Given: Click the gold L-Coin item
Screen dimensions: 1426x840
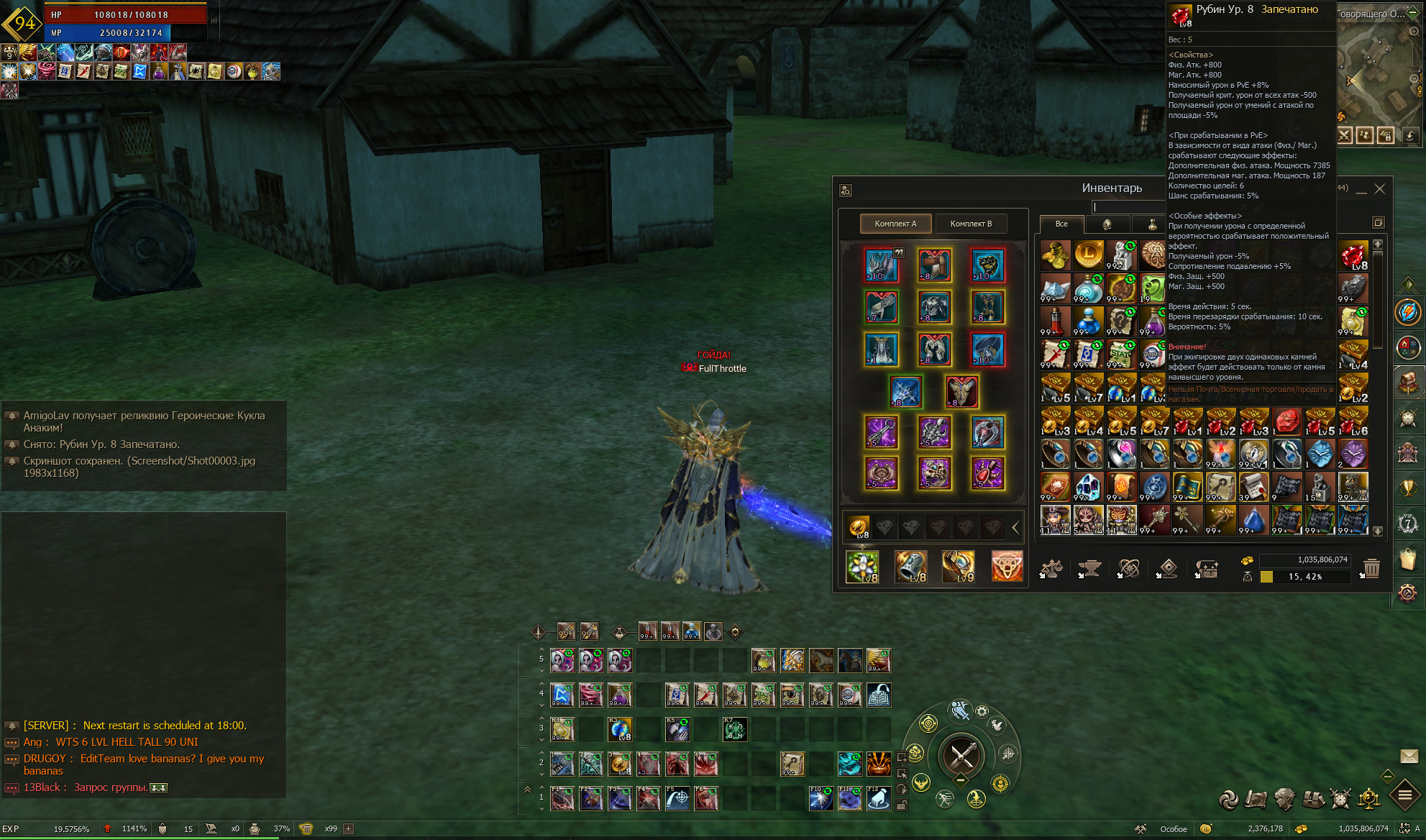Looking at the screenshot, I should (x=1088, y=255).
